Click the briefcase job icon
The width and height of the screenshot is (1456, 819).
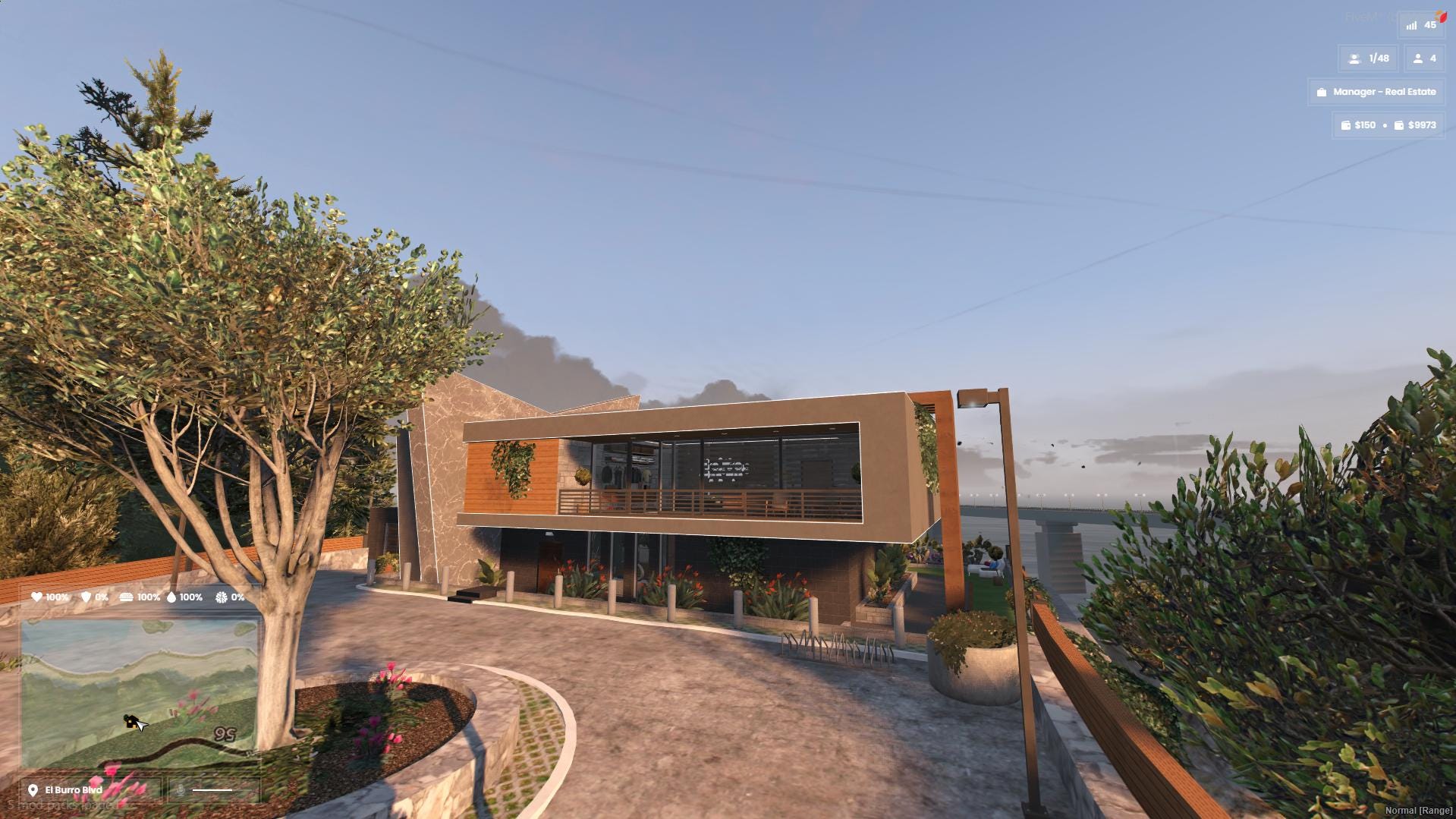(1321, 92)
